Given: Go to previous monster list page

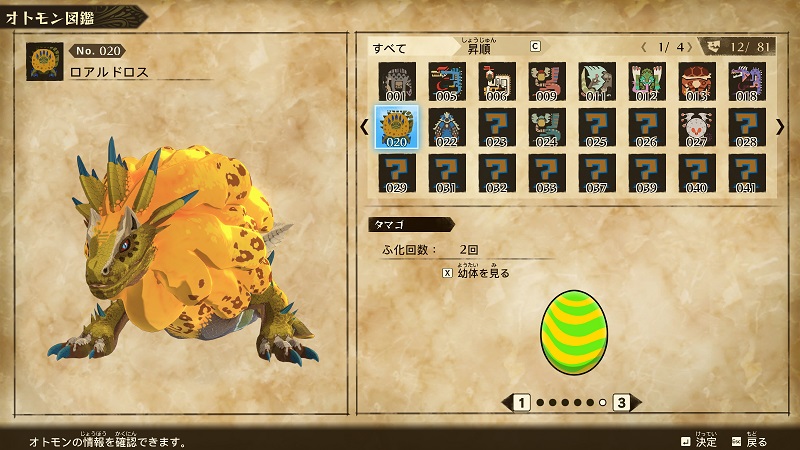Looking at the screenshot, I should click(x=364, y=127).
